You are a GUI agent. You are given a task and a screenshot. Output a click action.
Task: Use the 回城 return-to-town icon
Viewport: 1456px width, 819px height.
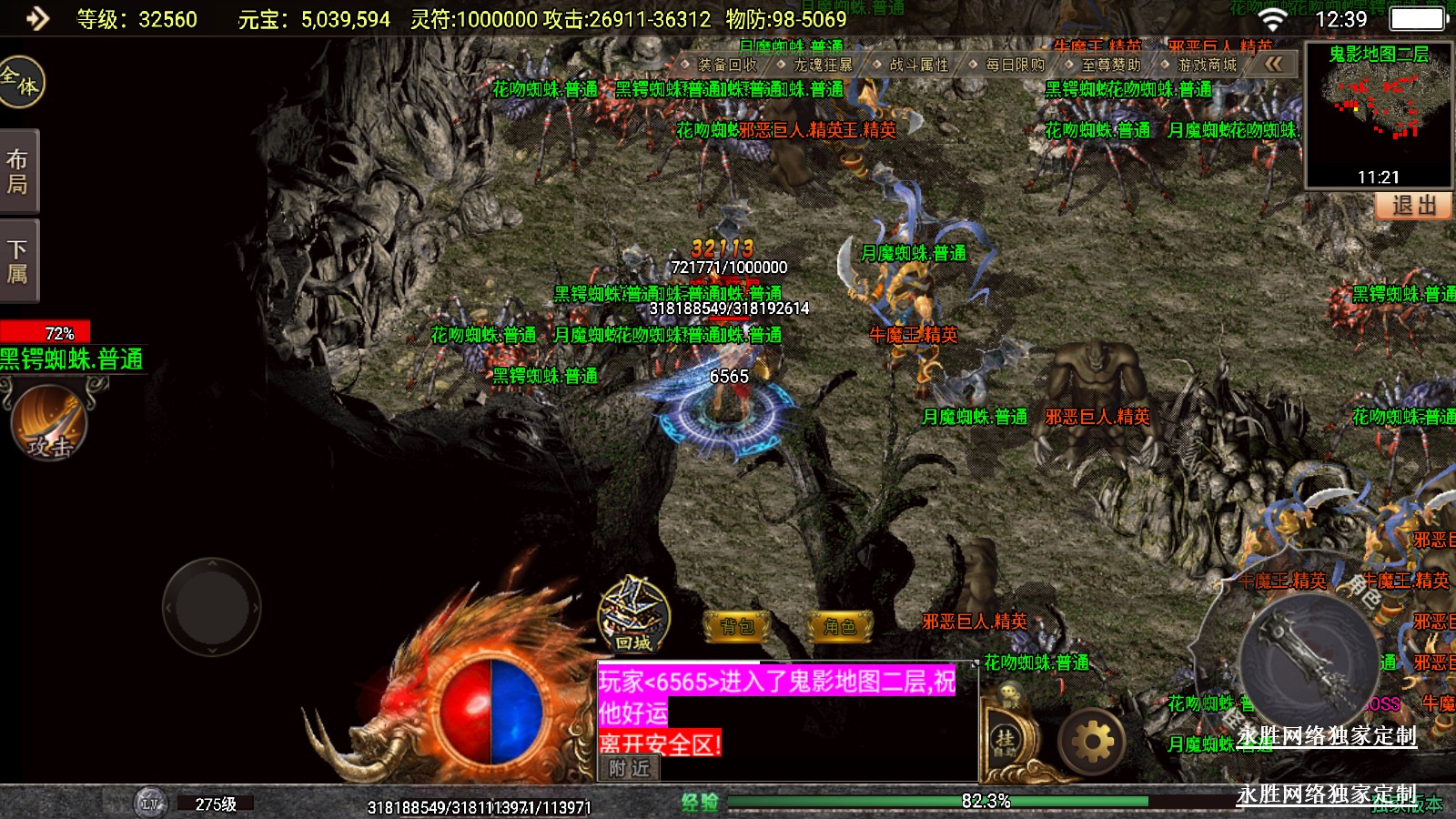(633, 615)
